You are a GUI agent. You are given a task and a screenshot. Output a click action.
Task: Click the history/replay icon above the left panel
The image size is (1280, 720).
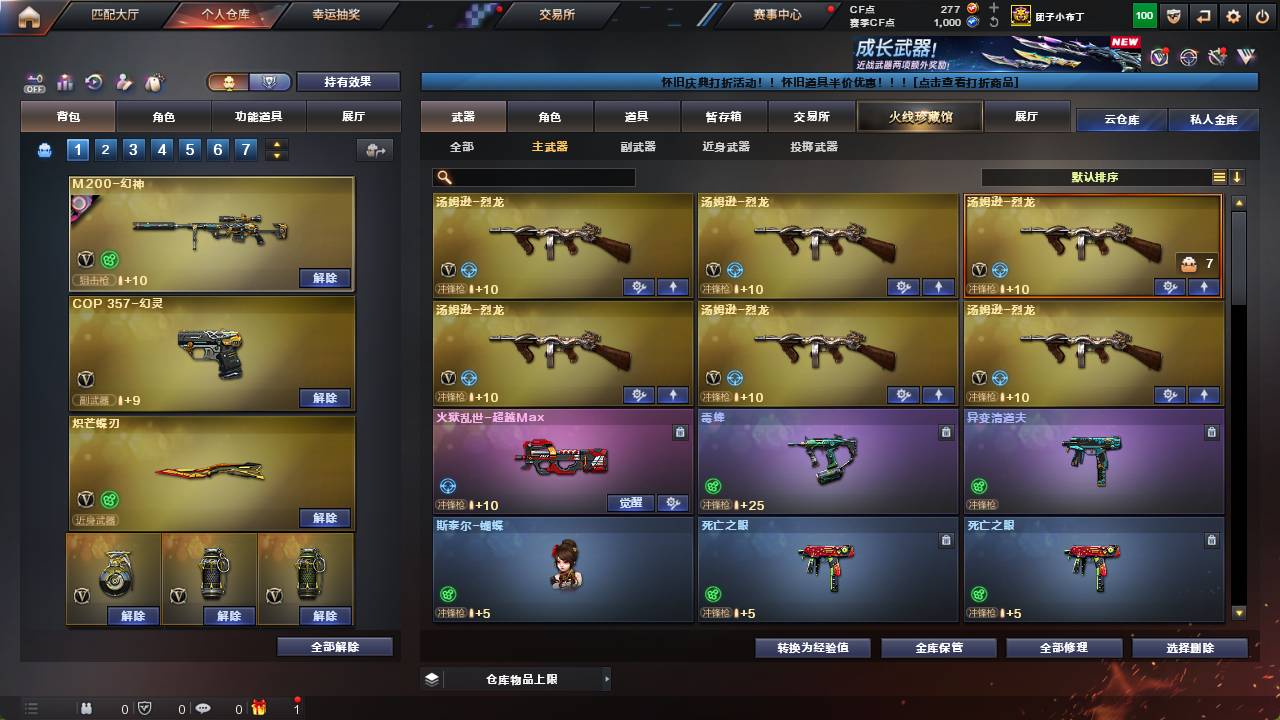click(x=92, y=82)
